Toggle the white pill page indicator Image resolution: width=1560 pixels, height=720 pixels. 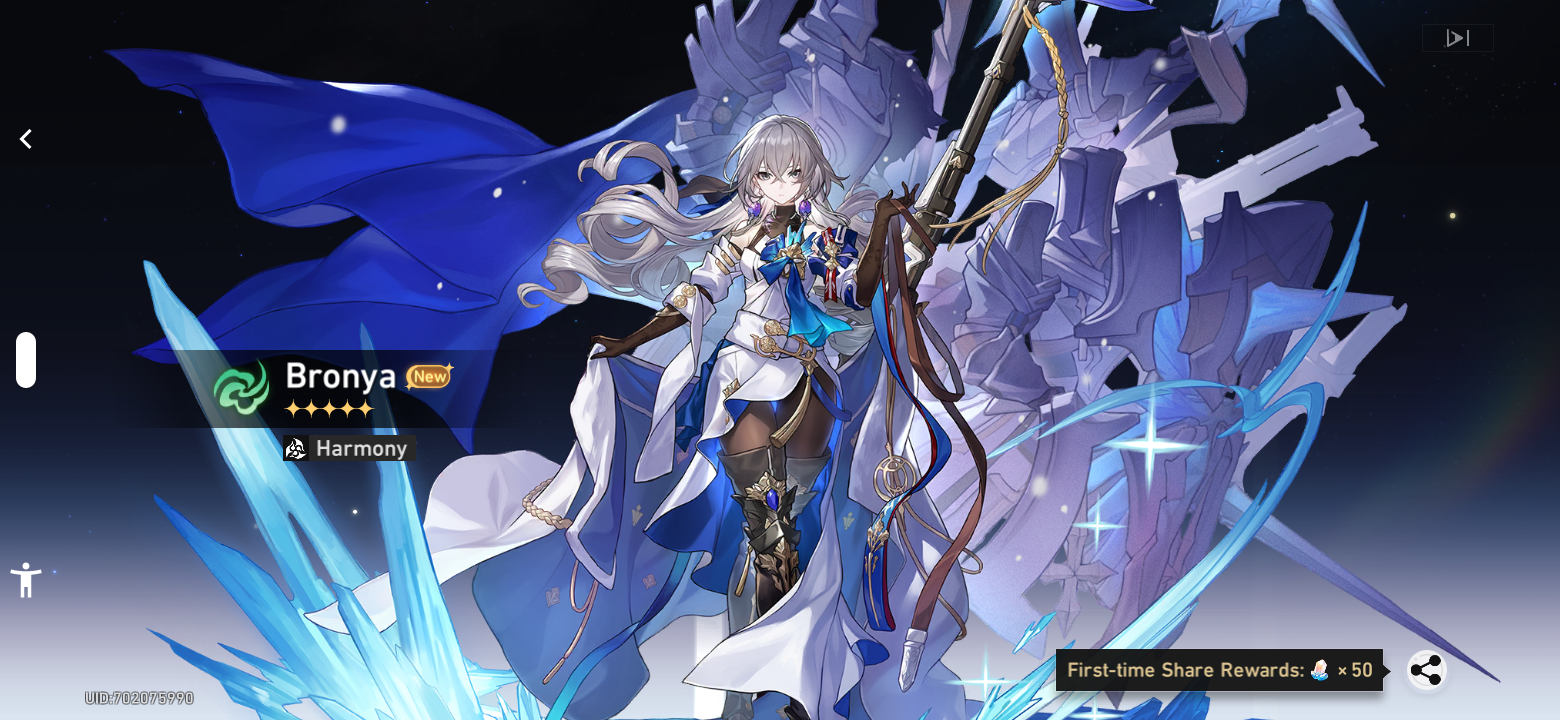(x=25, y=360)
